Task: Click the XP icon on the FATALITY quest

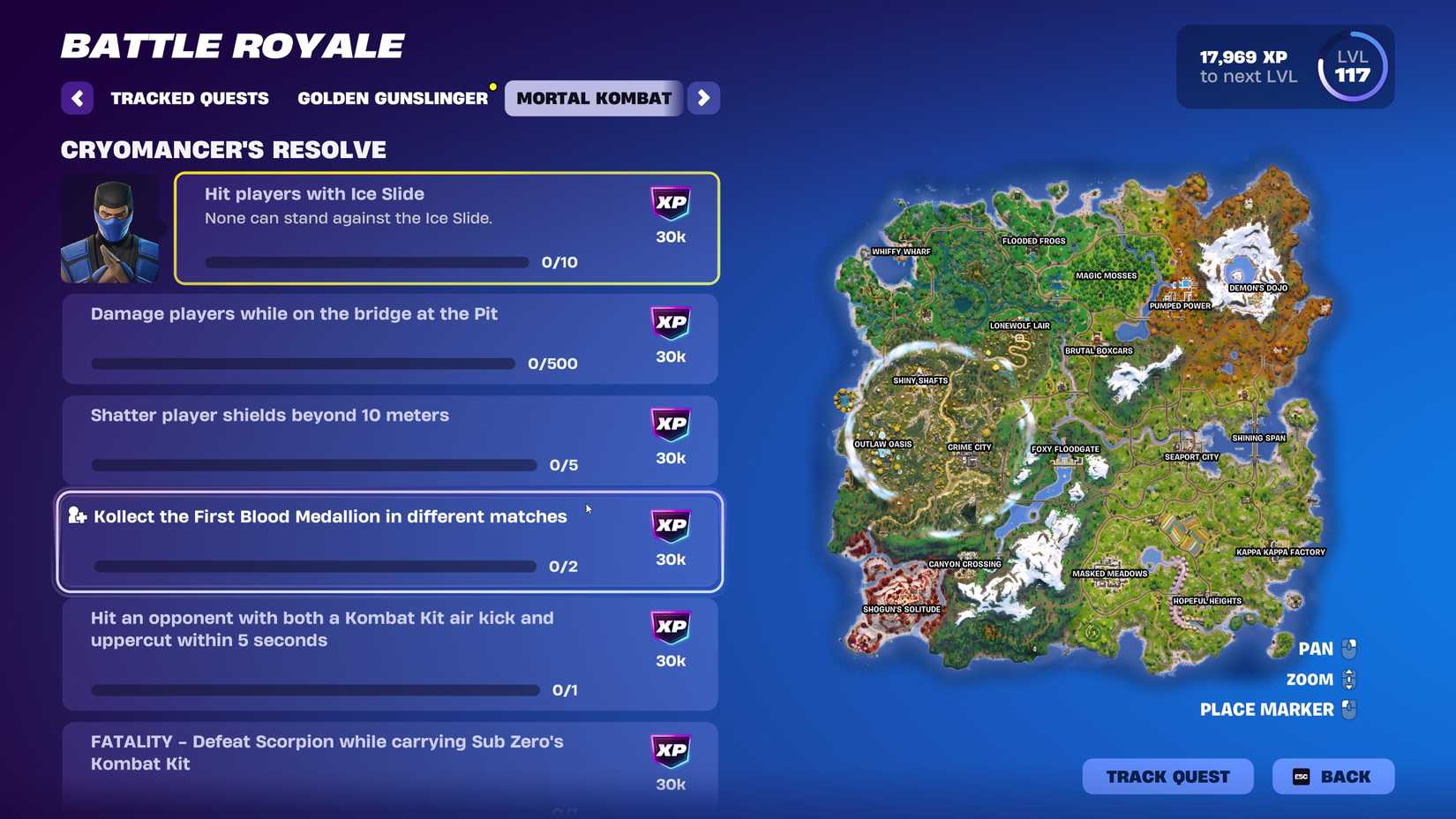Action: pos(672,751)
